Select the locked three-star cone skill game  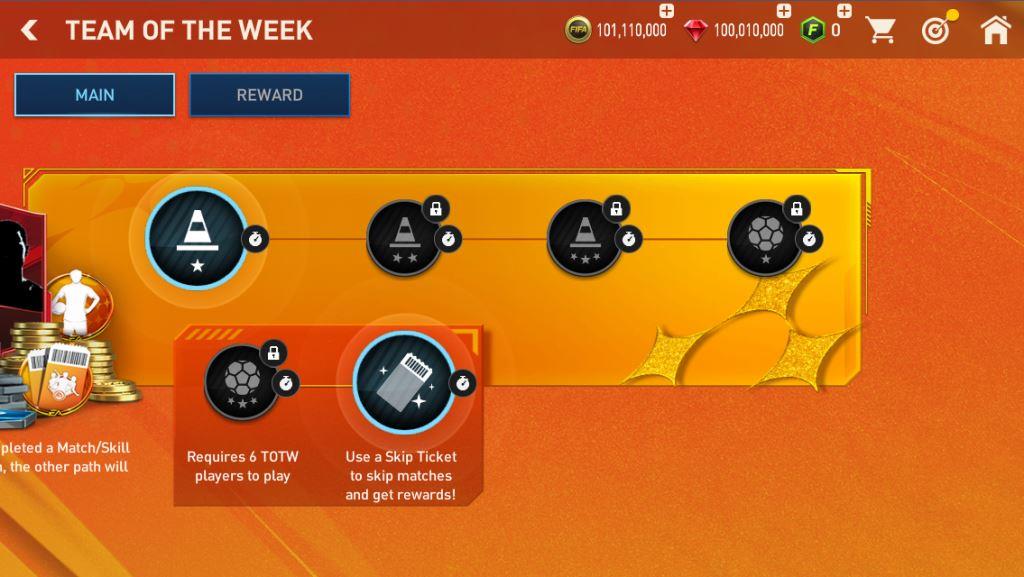point(584,238)
